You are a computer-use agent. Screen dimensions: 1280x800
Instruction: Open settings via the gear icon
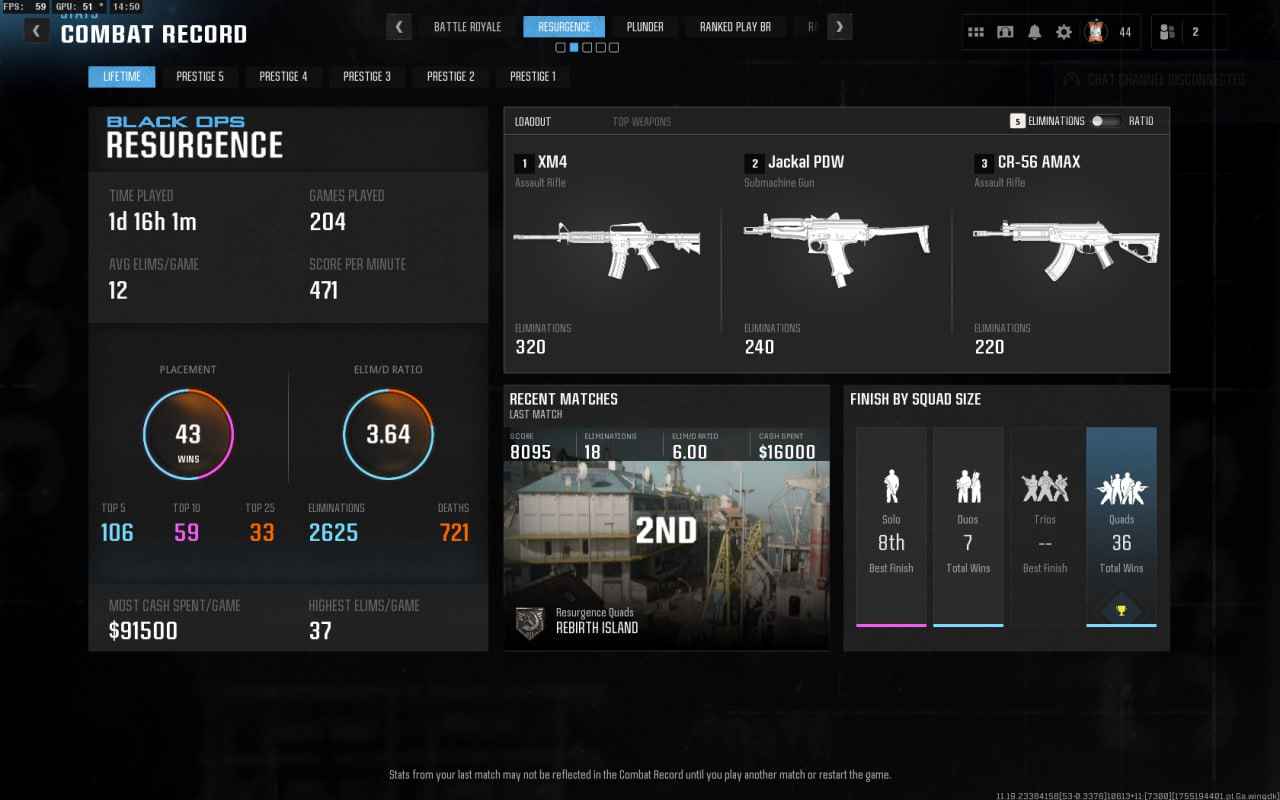[1064, 32]
